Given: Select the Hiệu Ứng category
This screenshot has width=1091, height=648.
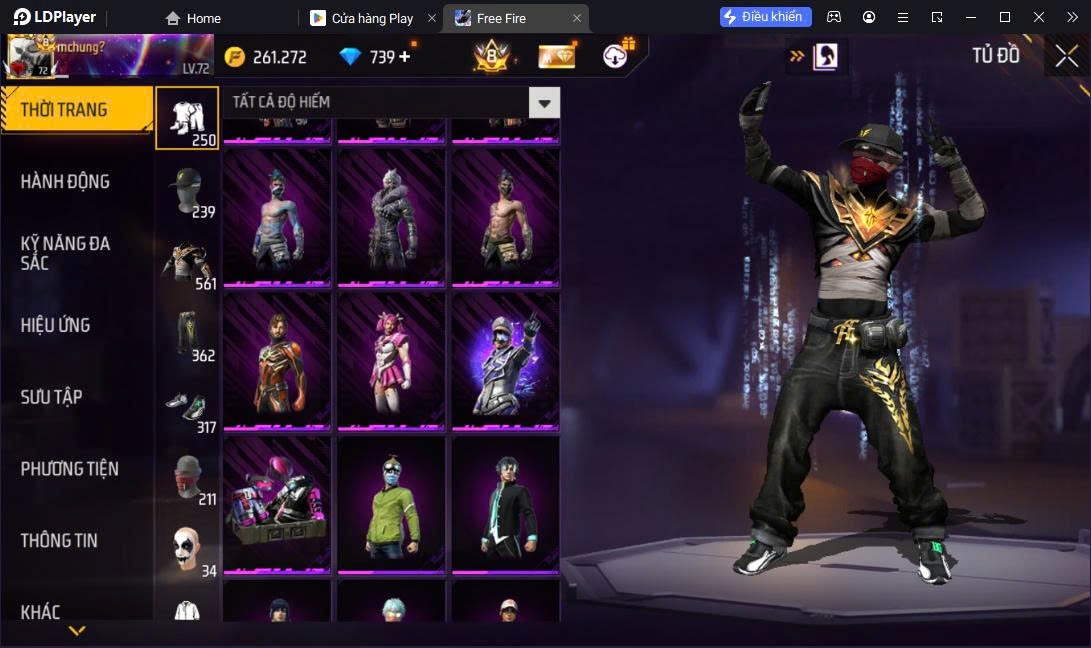Looking at the screenshot, I should (56, 325).
